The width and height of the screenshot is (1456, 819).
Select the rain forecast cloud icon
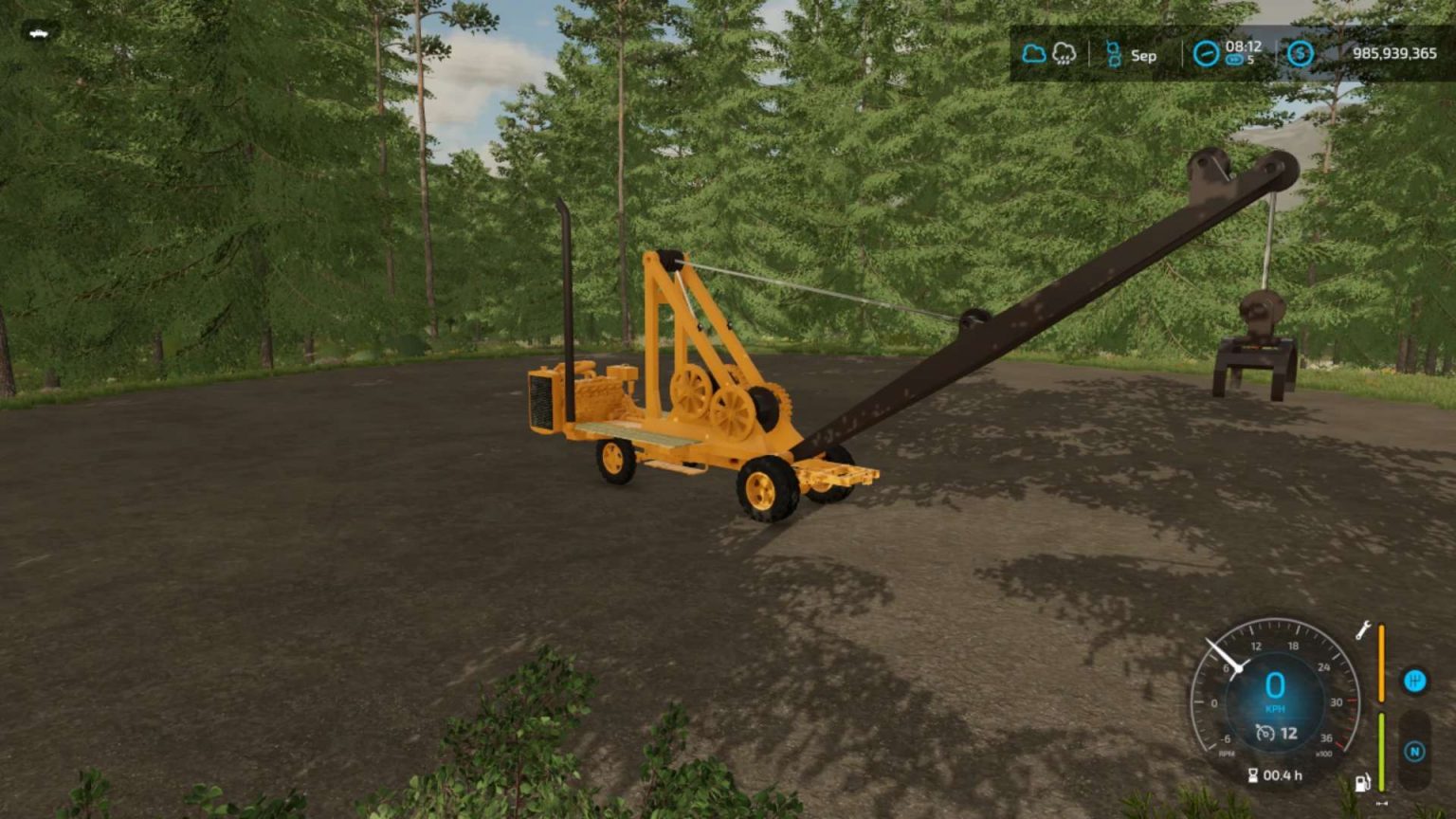1065,55
